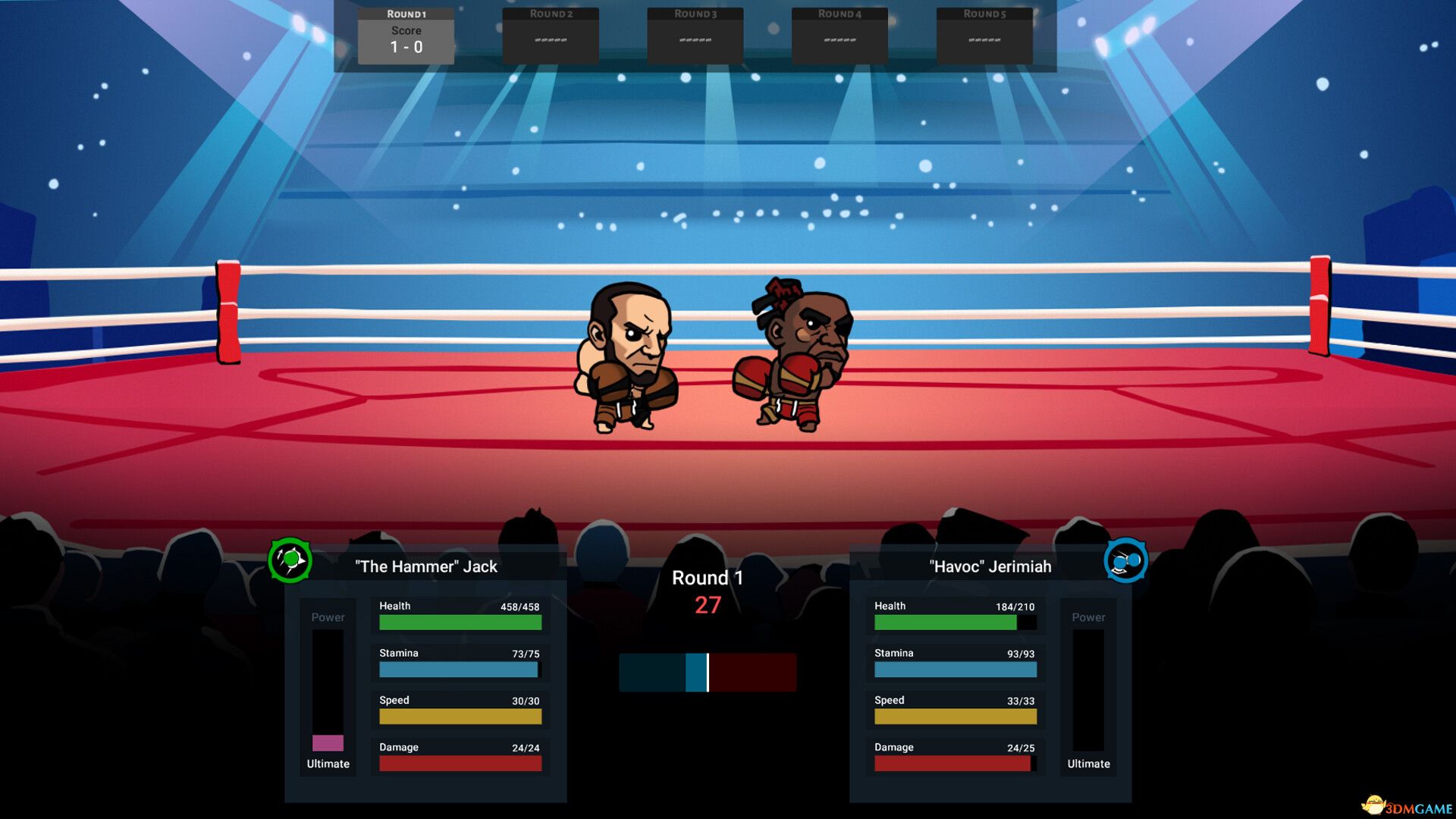Click Jerimiah's blue Stamina bar
This screenshot has height=819, width=1456.
tap(955, 669)
